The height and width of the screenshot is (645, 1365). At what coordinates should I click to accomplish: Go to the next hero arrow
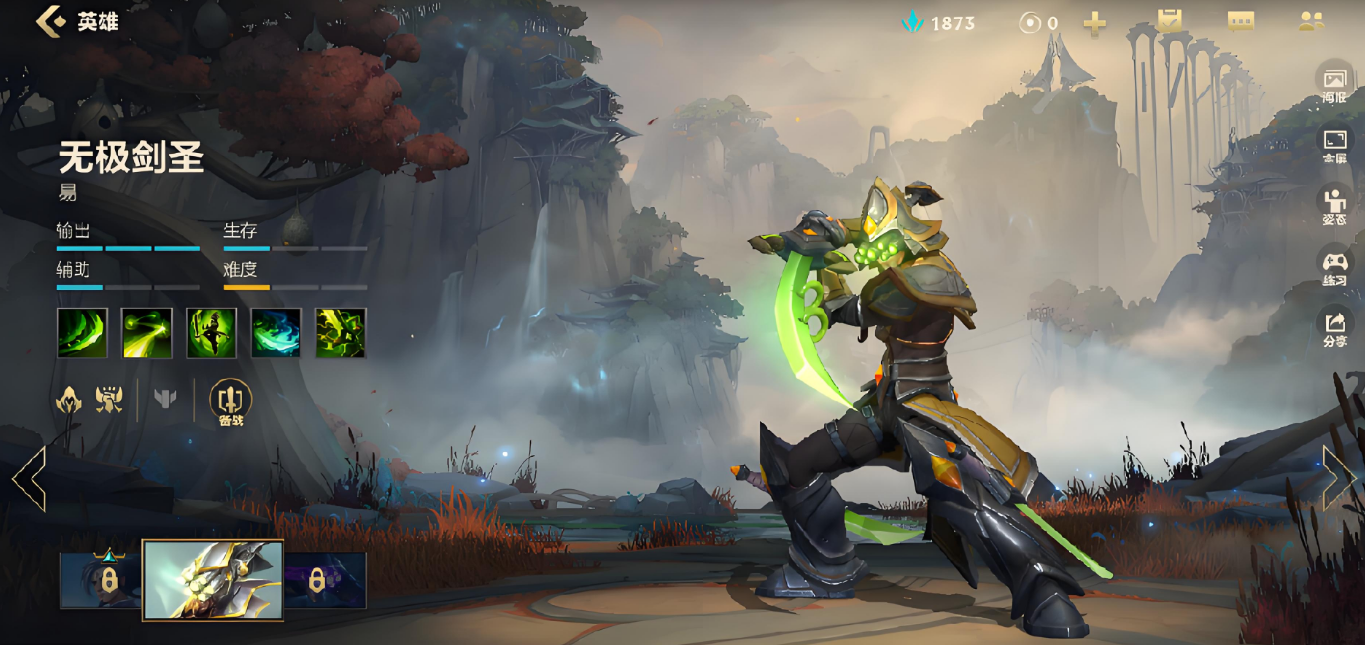pos(1338,478)
